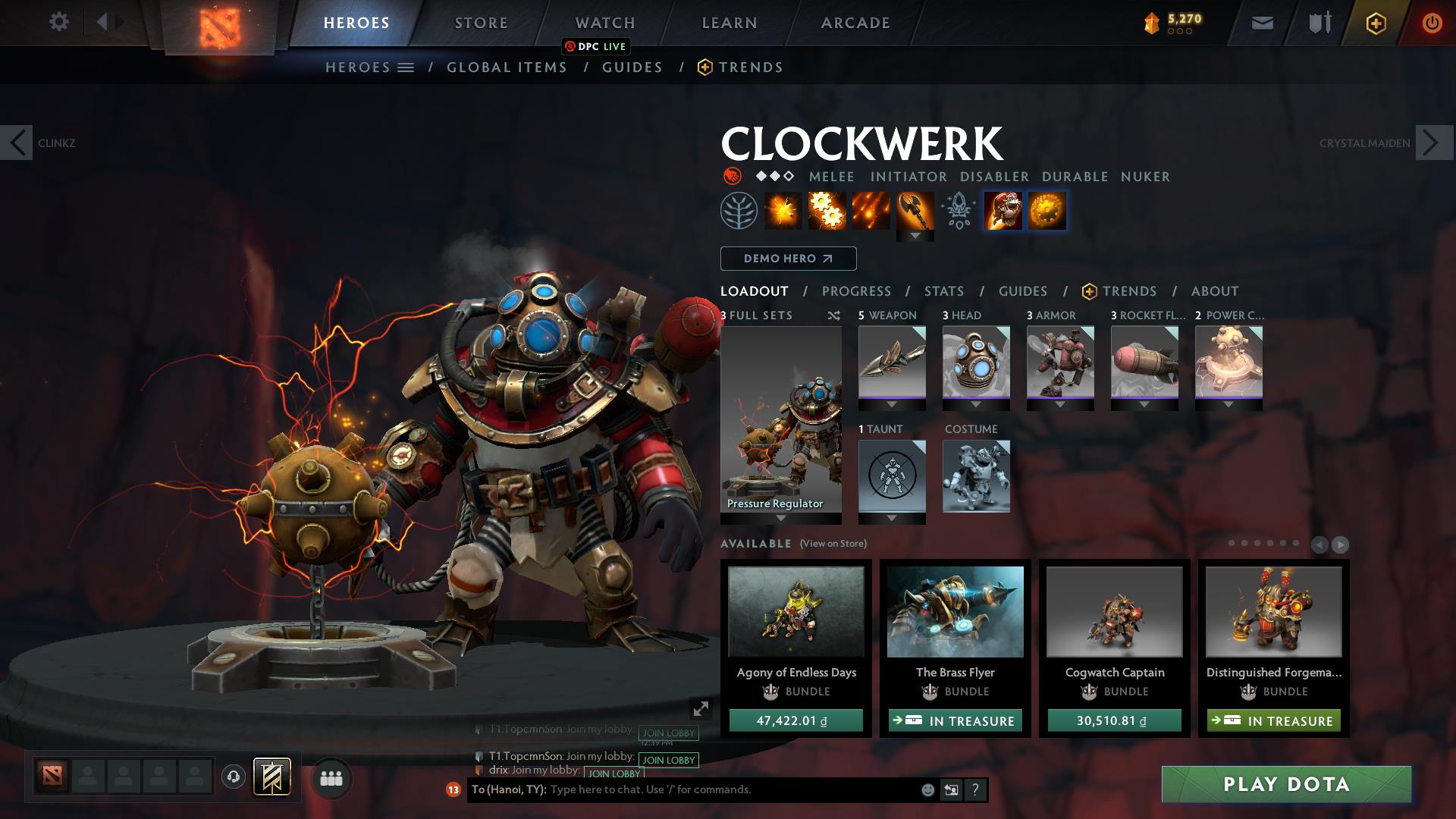Select the Aghanim's Scepter upgrade toggle
Viewport: 1456px width, 819px height.
(x=958, y=211)
